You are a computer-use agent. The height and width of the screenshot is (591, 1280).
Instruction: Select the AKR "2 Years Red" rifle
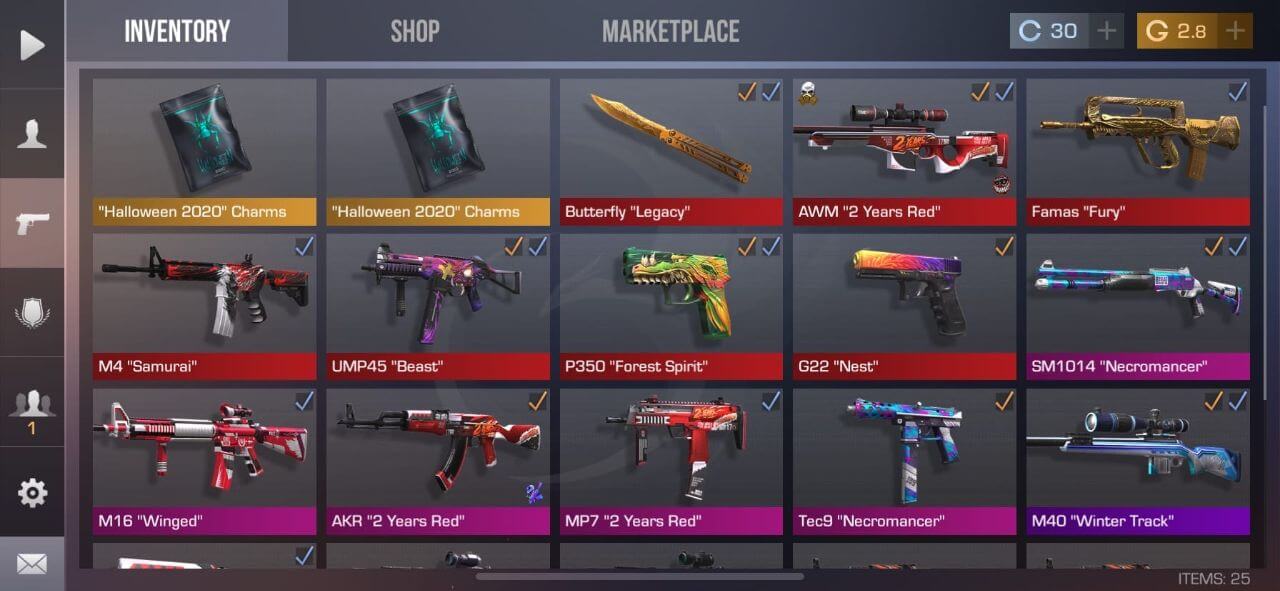point(438,462)
